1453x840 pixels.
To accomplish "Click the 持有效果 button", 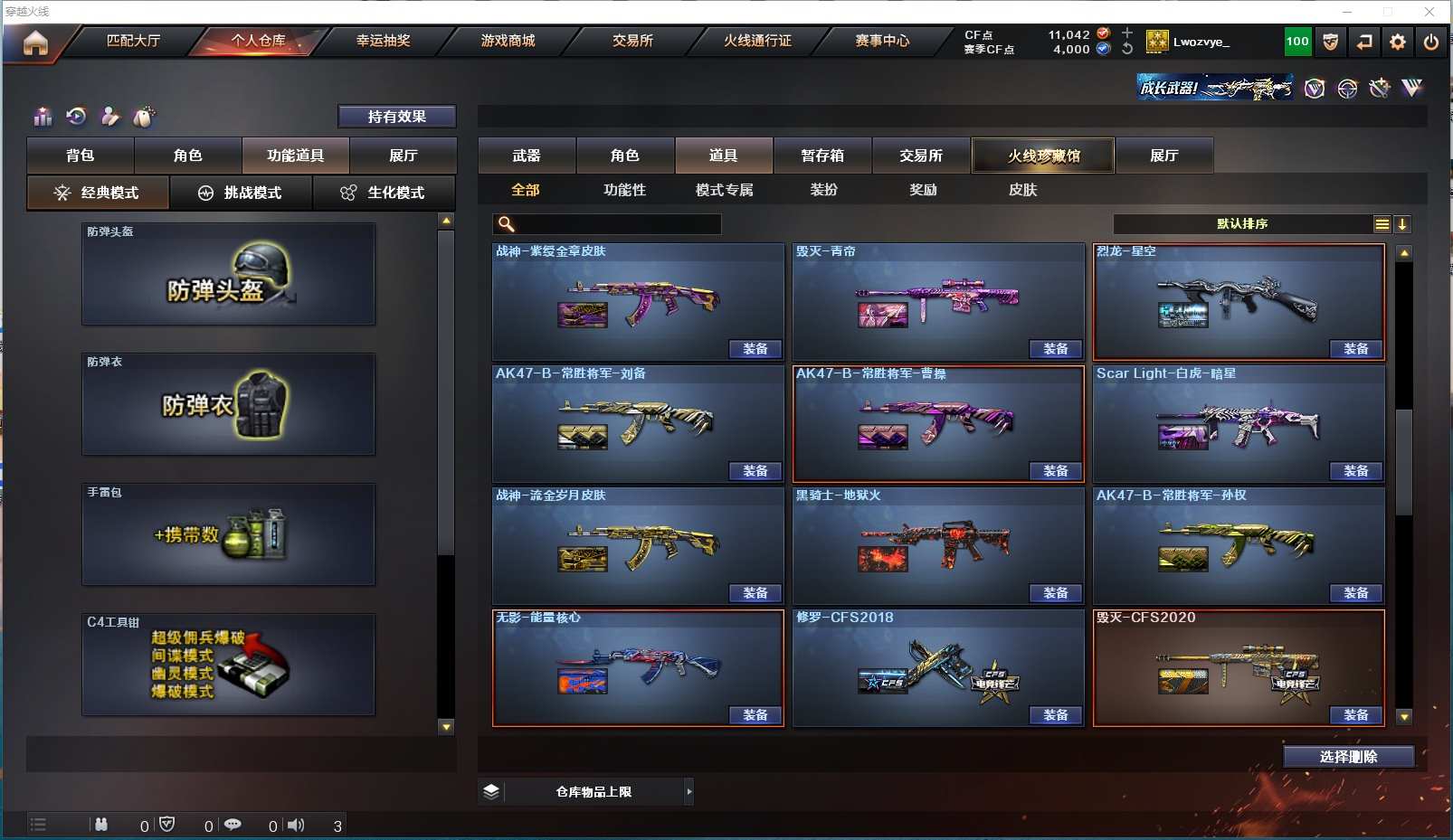I will pyautogui.click(x=396, y=117).
